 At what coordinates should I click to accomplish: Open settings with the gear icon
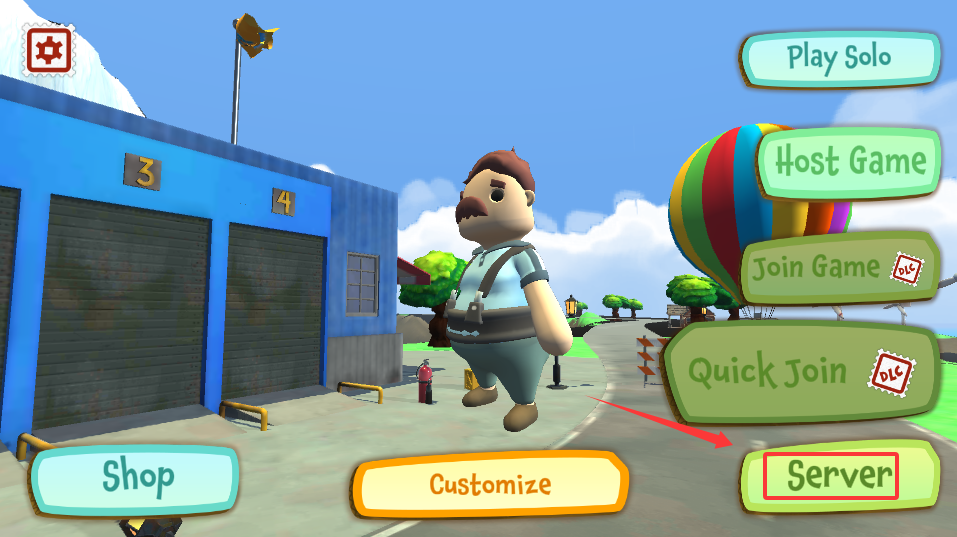[49, 50]
